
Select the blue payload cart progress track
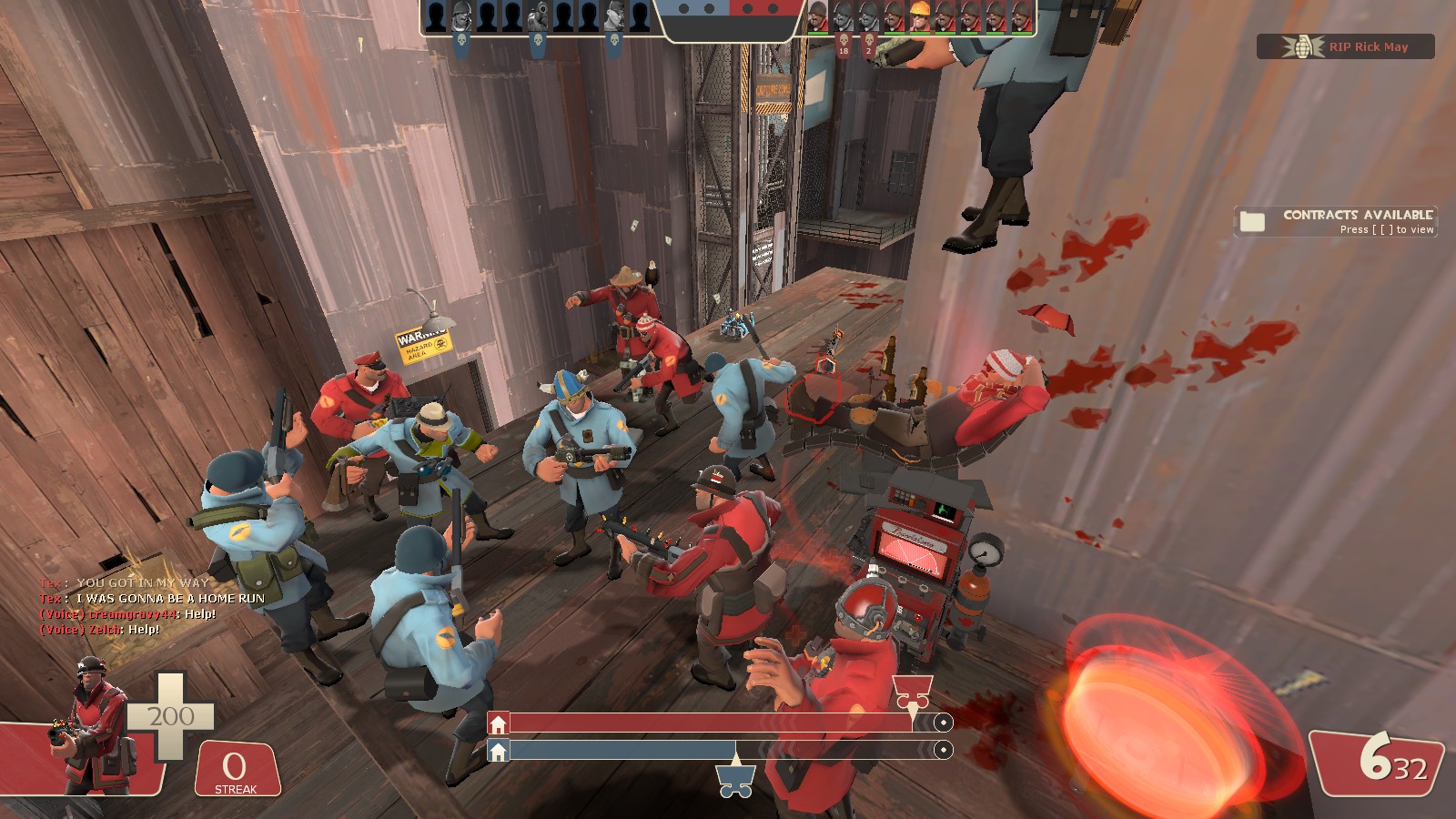pyautogui.click(x=719, y=751)
